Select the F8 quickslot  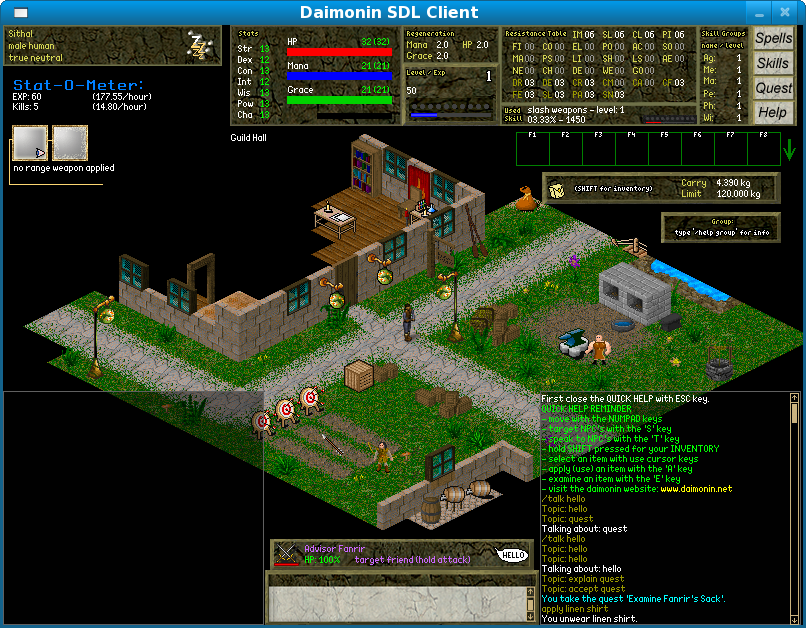pyautogui.click(x=763, y=149)
